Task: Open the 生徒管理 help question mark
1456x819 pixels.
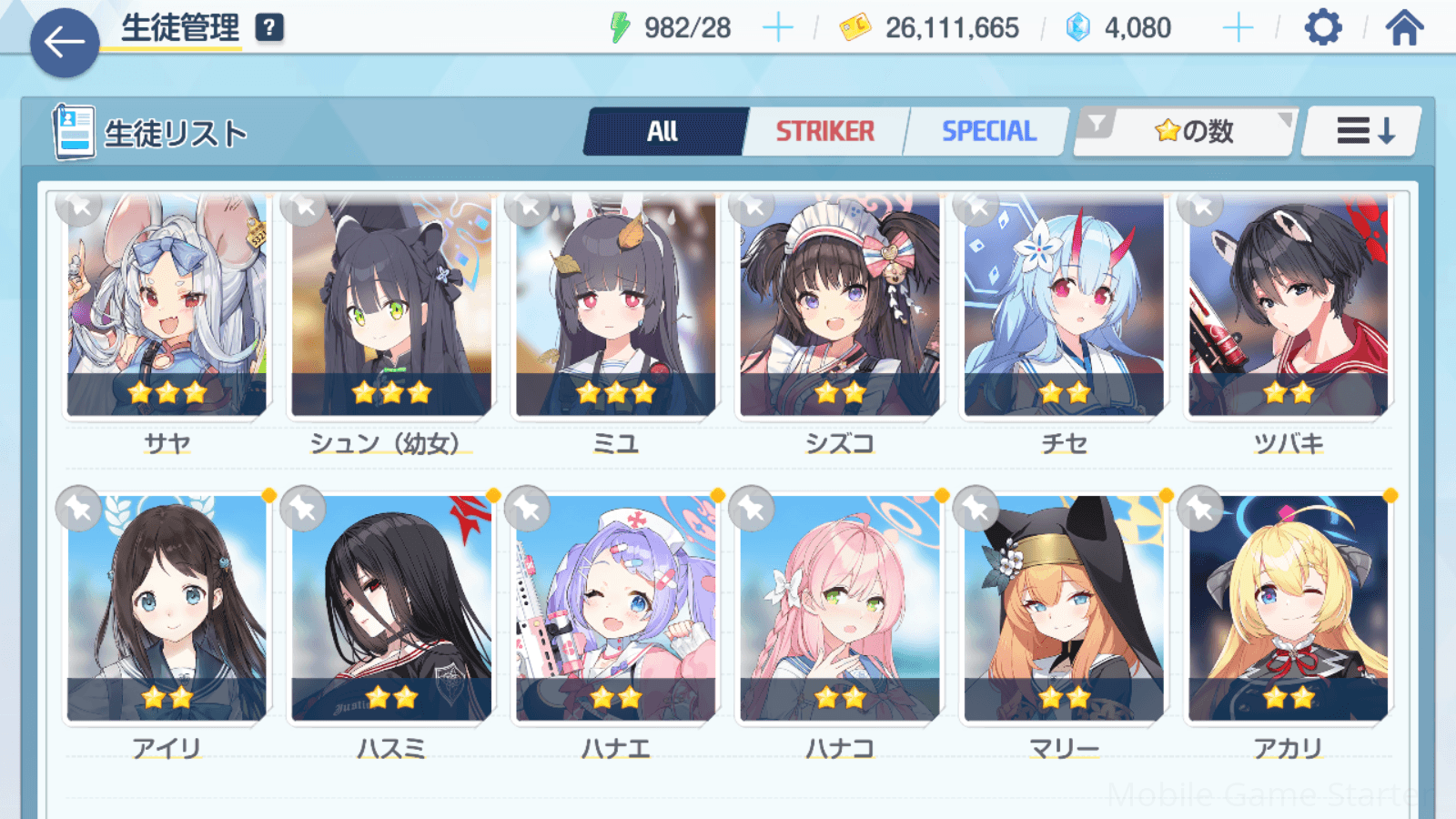Action: click(269, 27)
